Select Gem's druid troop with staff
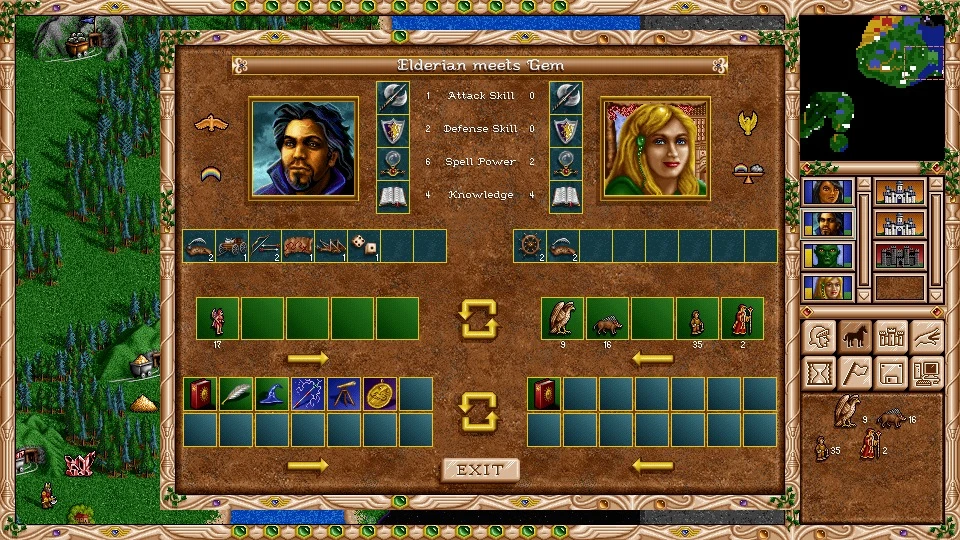The image size is (960, 540). (x=742, y=318)
